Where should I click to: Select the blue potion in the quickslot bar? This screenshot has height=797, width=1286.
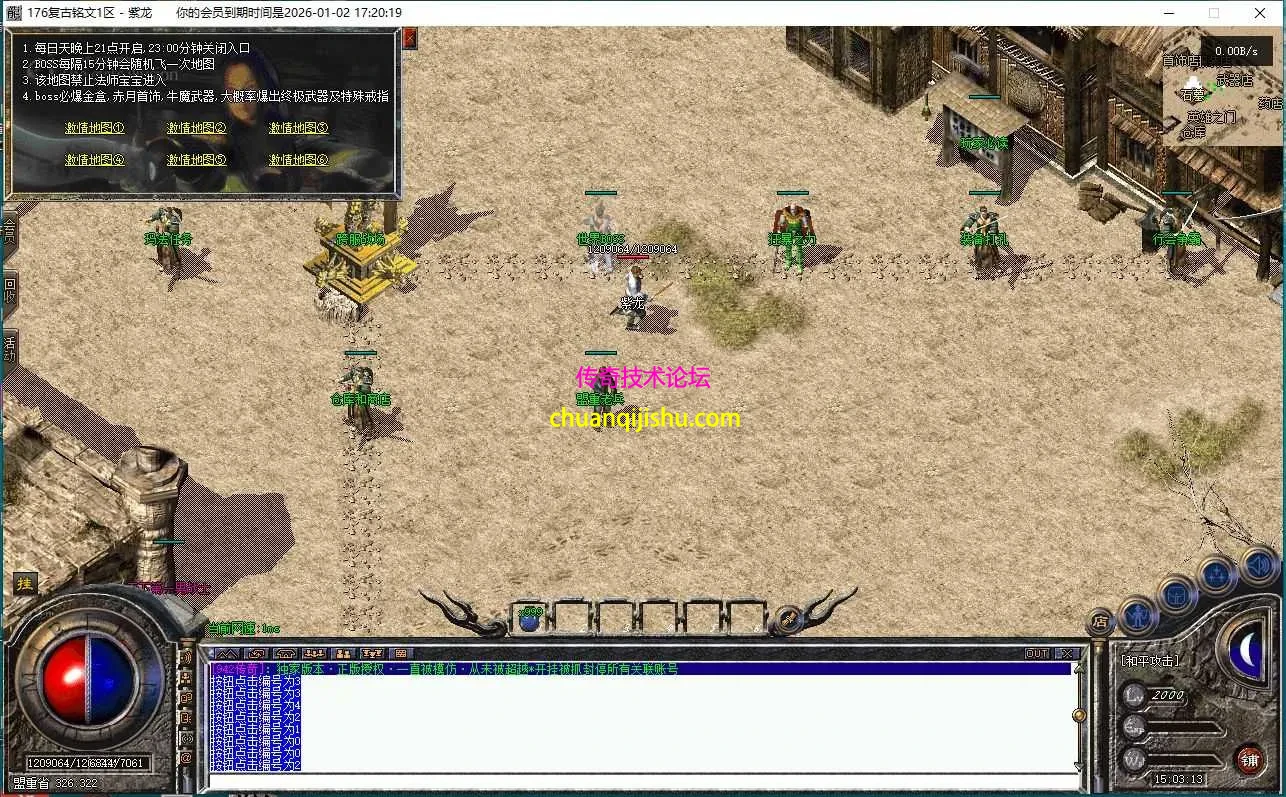[528, 620]
